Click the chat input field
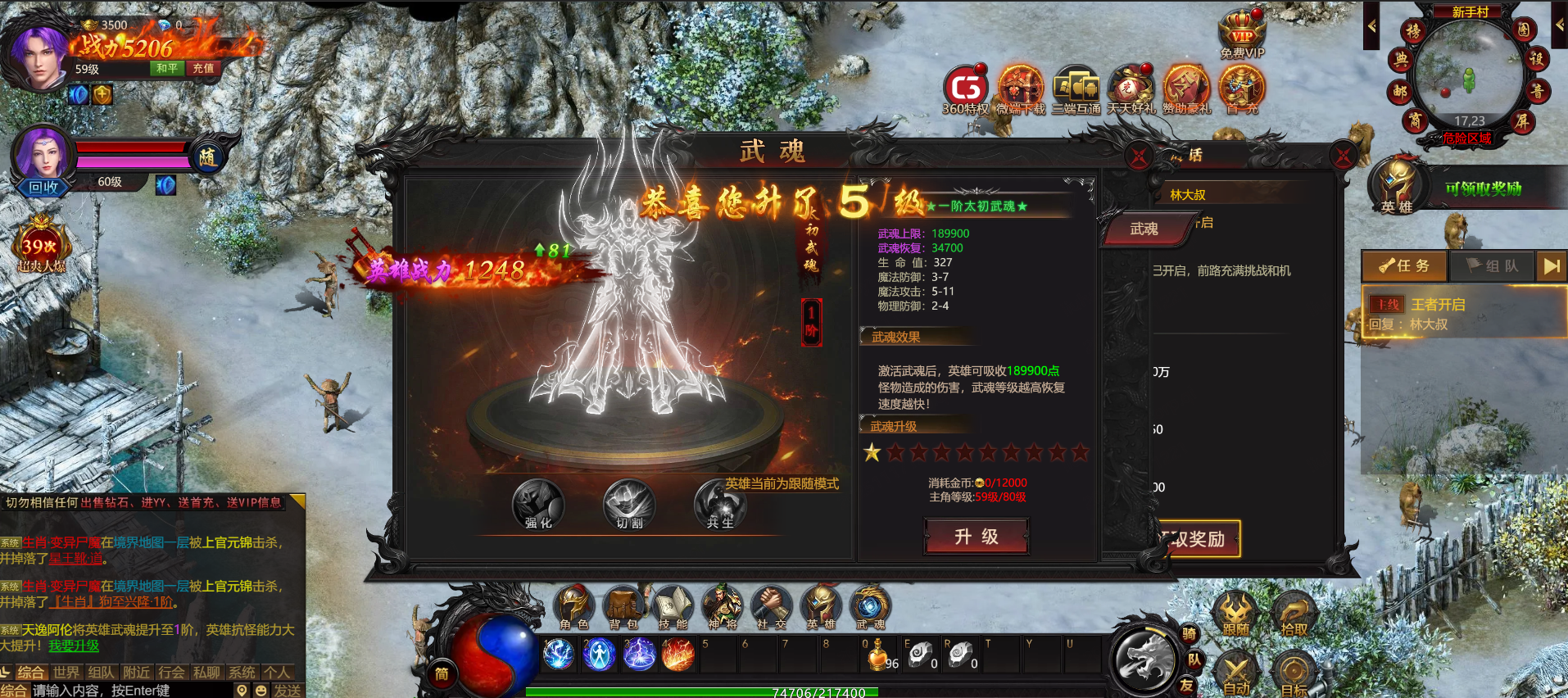The height and width of the screenshot is (698, 1568). 131,691
